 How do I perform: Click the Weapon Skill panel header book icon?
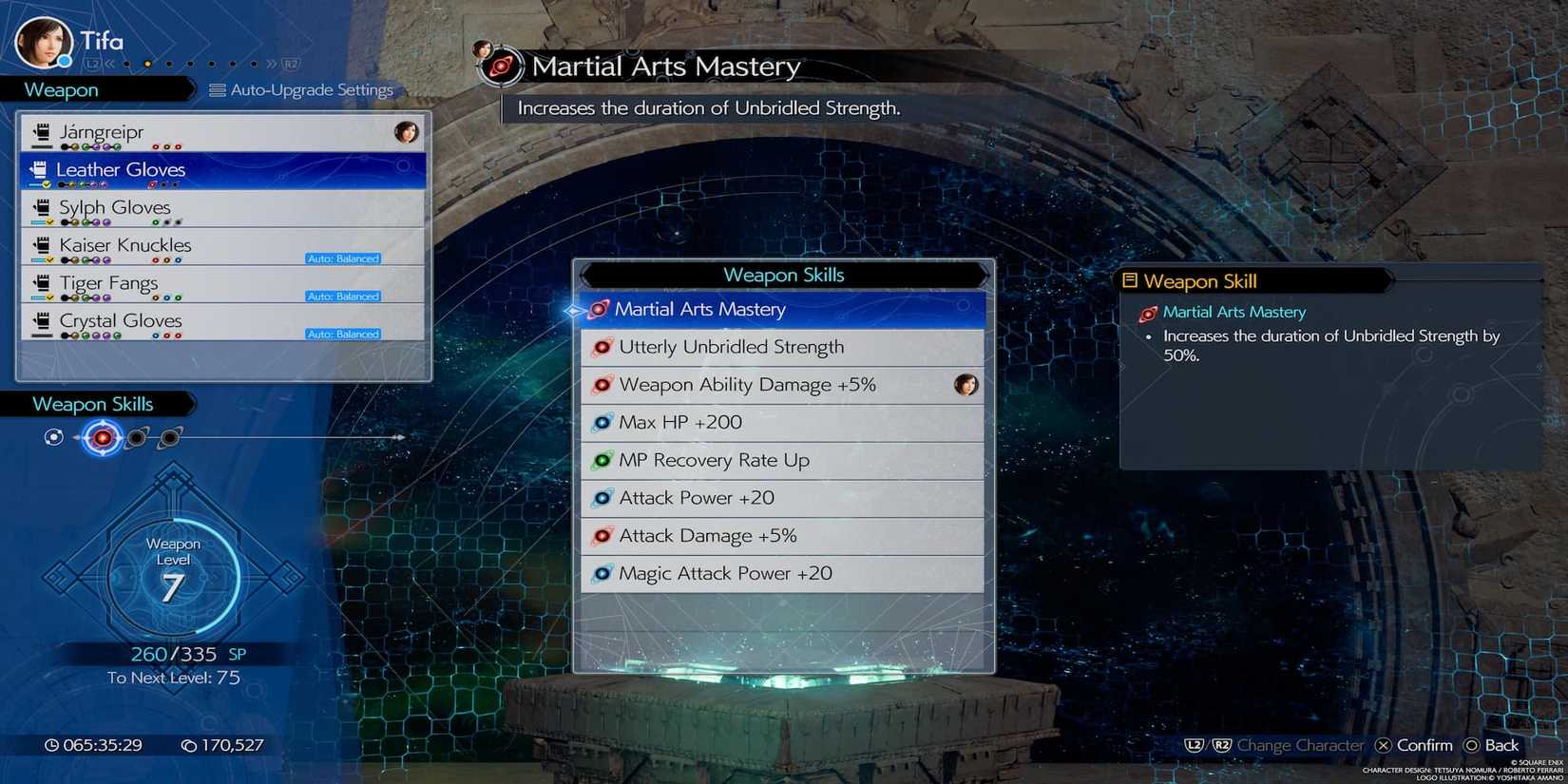(x=1130, y=280)
